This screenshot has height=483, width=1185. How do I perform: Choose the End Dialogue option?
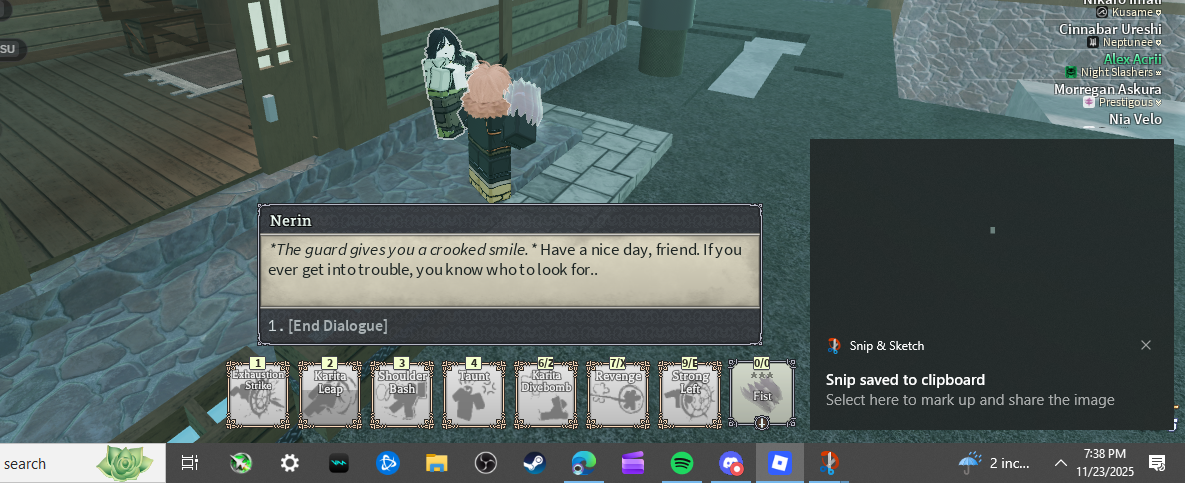328,326
